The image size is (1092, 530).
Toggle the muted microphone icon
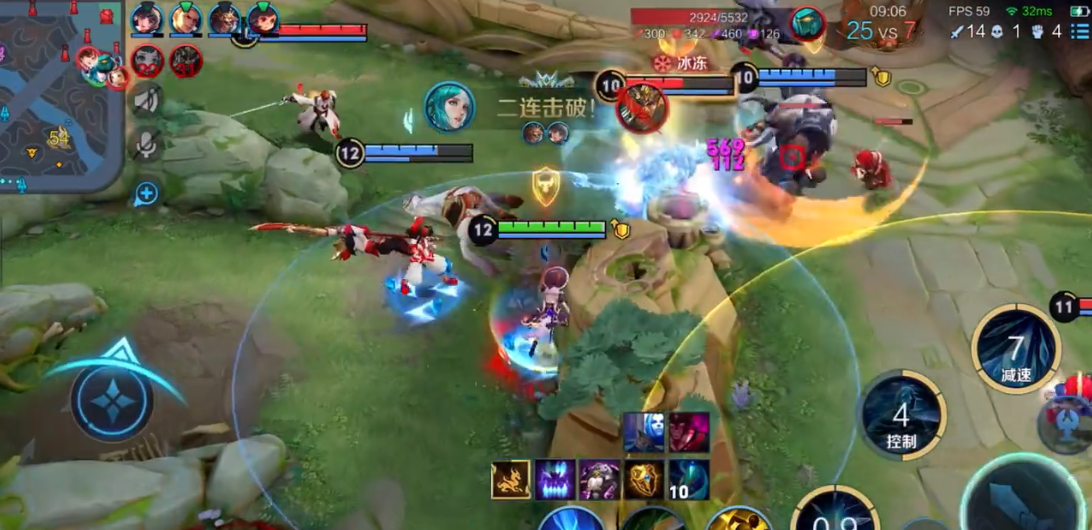pos(147,145)
